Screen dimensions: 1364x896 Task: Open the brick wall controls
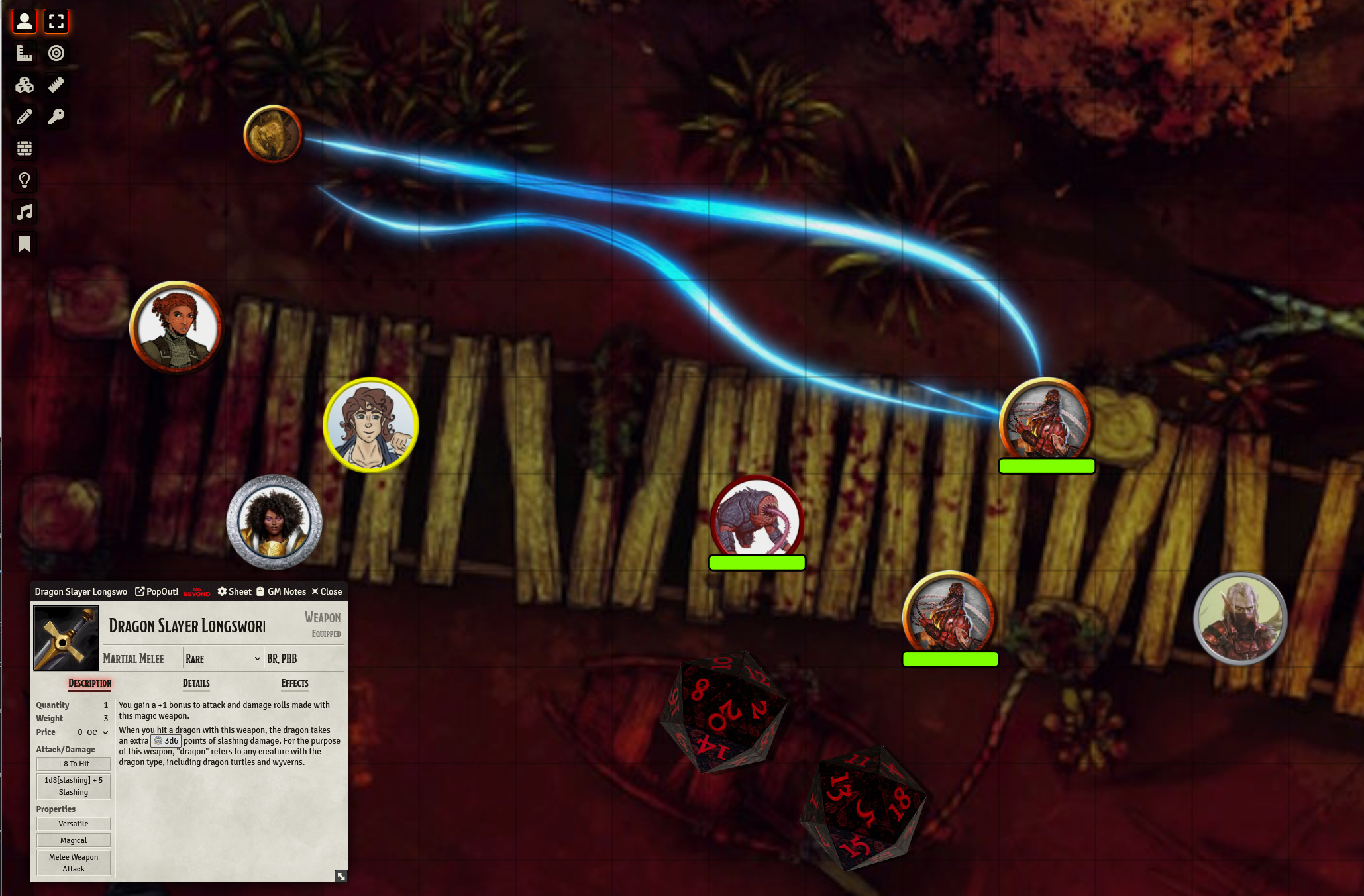coord(25,148)
